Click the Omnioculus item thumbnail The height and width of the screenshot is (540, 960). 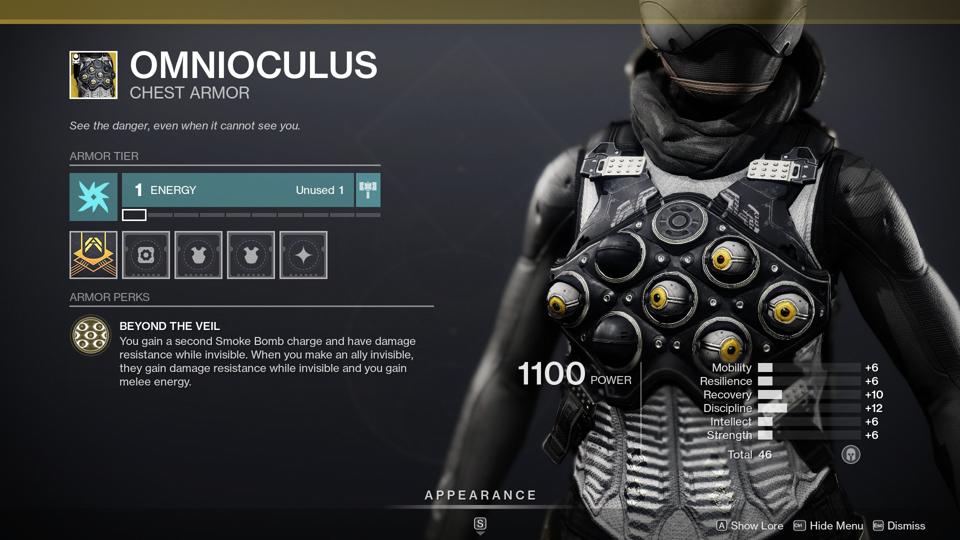click(93, 75)
